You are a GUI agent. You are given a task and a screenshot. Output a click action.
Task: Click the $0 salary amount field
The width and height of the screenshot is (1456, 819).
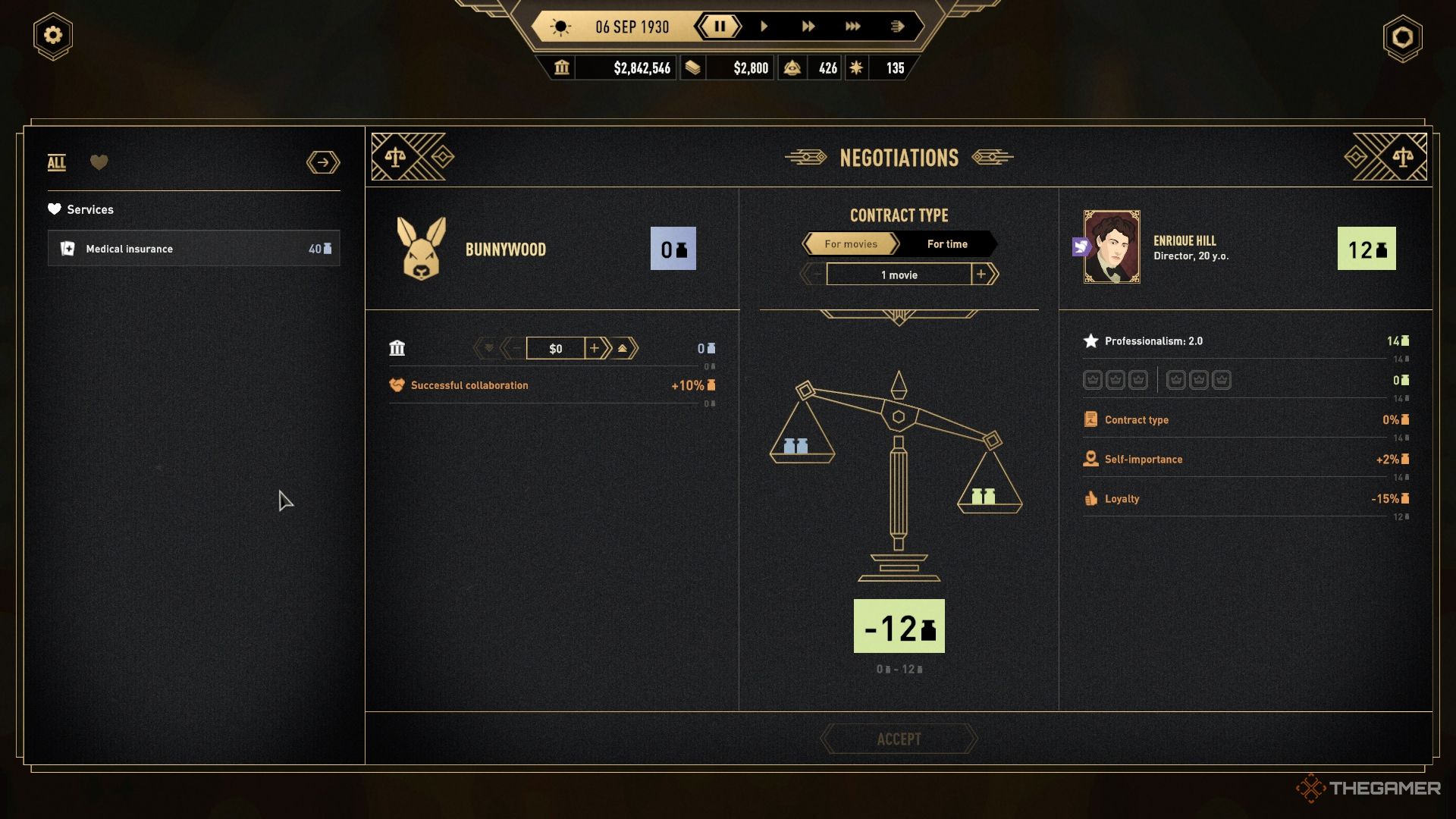tap(555, 349)
